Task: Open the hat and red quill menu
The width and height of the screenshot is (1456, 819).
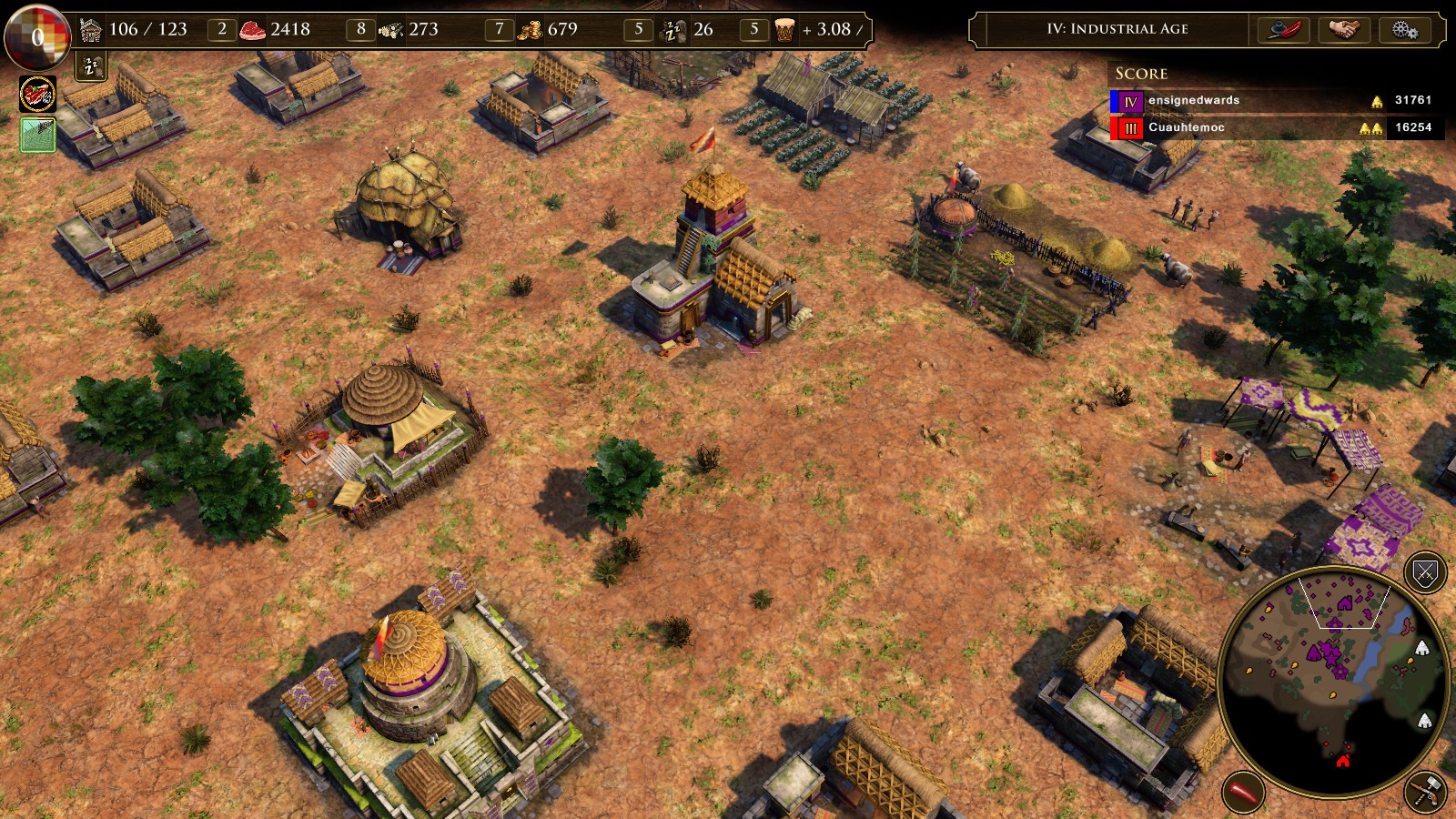Action: coord(1283,29)
